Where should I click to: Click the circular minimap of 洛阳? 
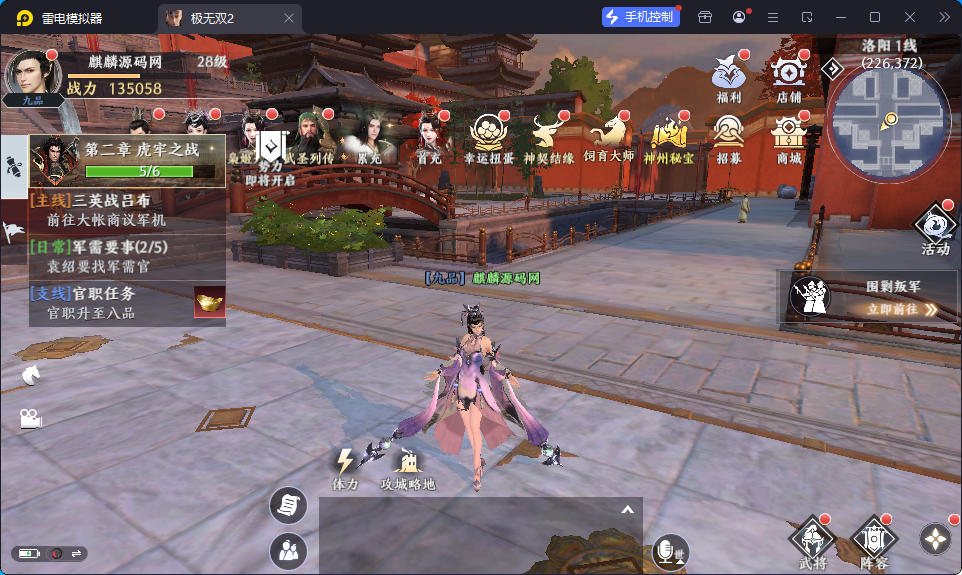pos(887,118)
